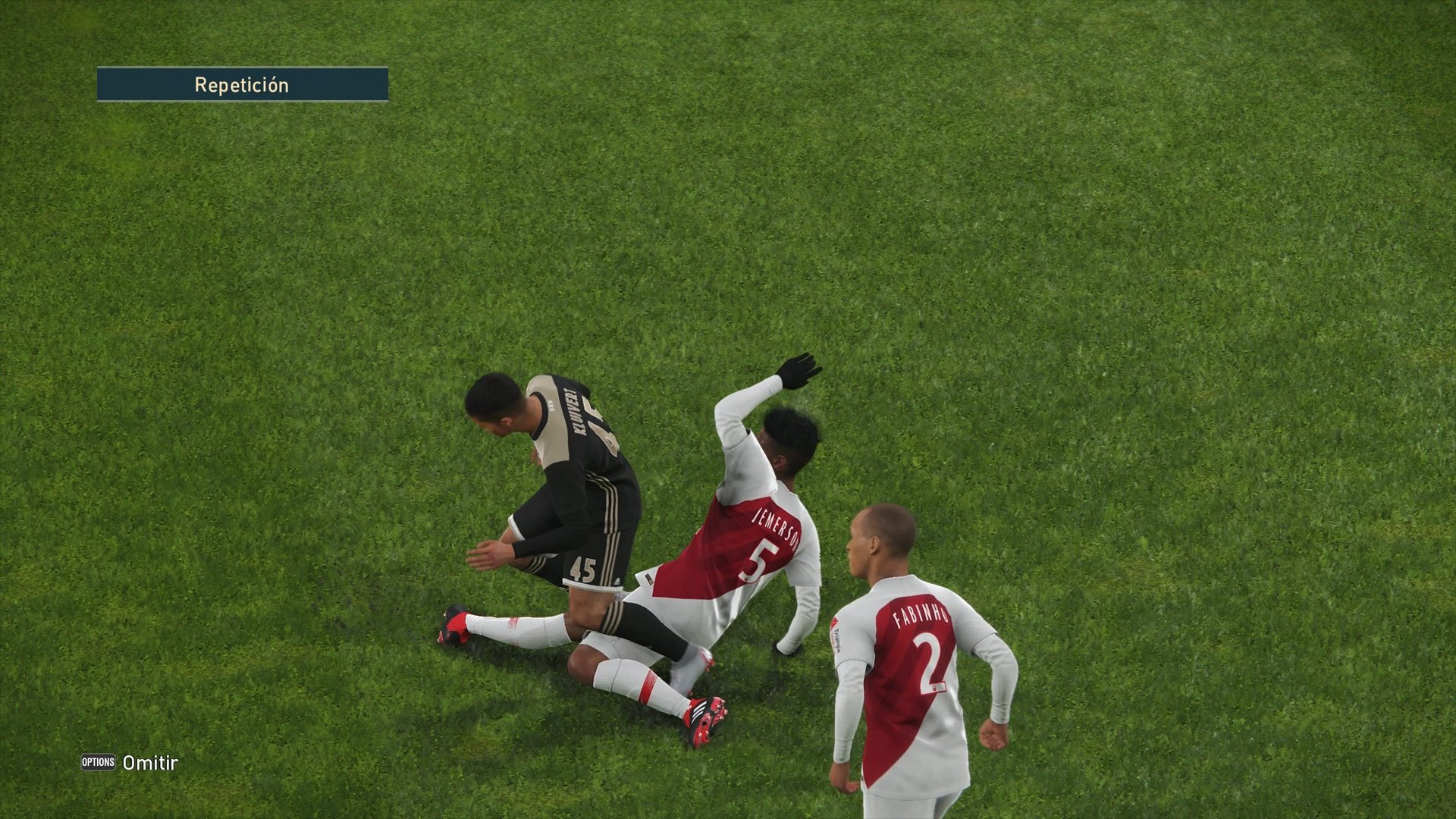Click Omitir to skip the replay
Screen dimensions: 1456x819
click(151, 764)
